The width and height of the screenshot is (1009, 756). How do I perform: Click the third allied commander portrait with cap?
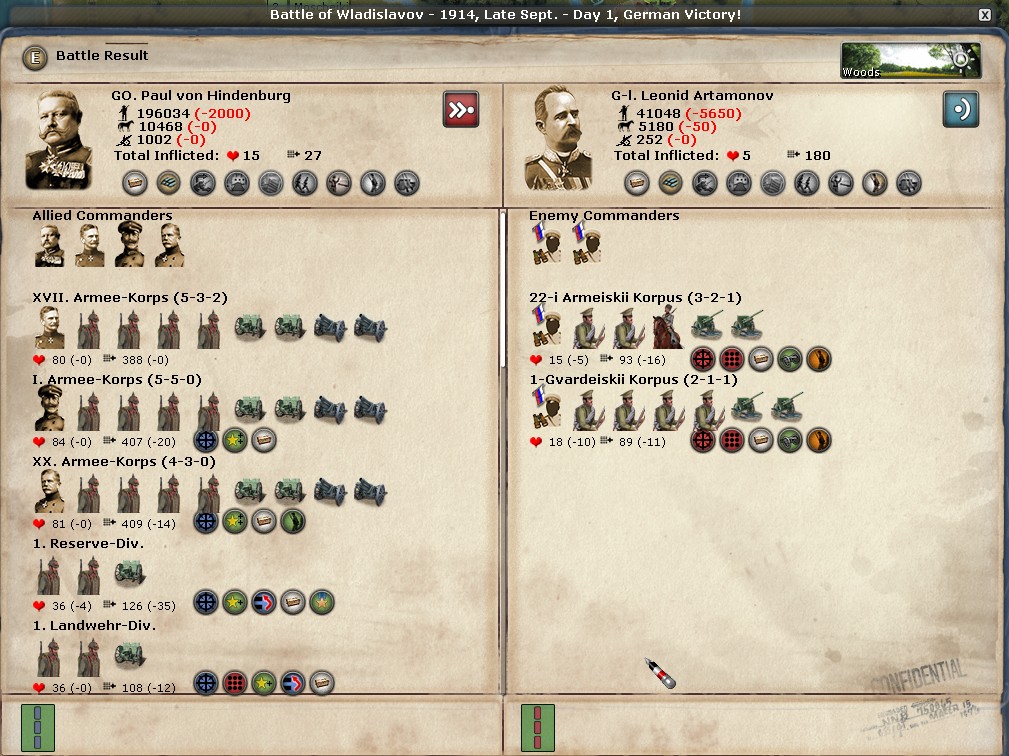(129, 245)
